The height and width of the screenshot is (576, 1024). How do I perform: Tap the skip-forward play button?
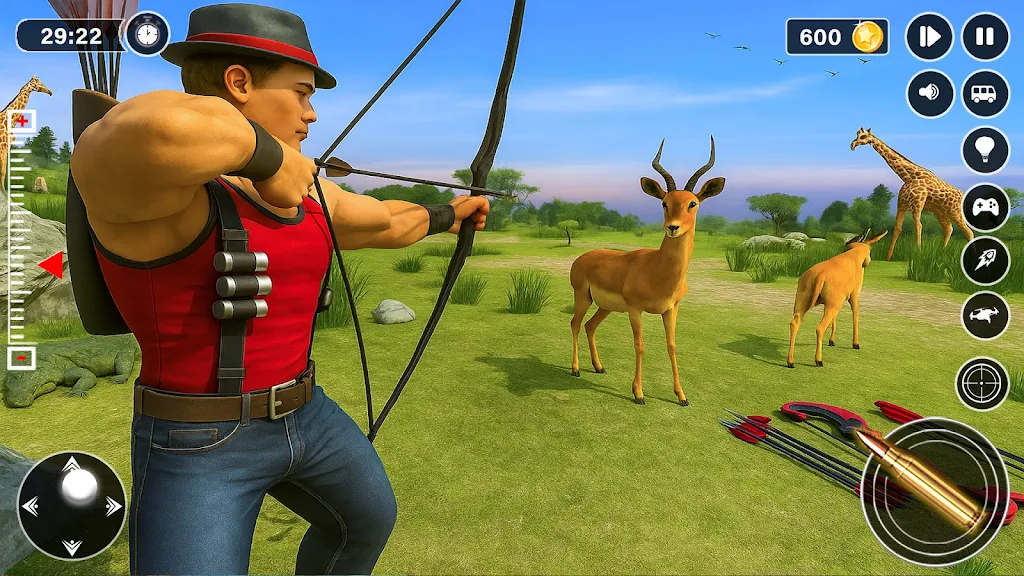pos(930,38)
